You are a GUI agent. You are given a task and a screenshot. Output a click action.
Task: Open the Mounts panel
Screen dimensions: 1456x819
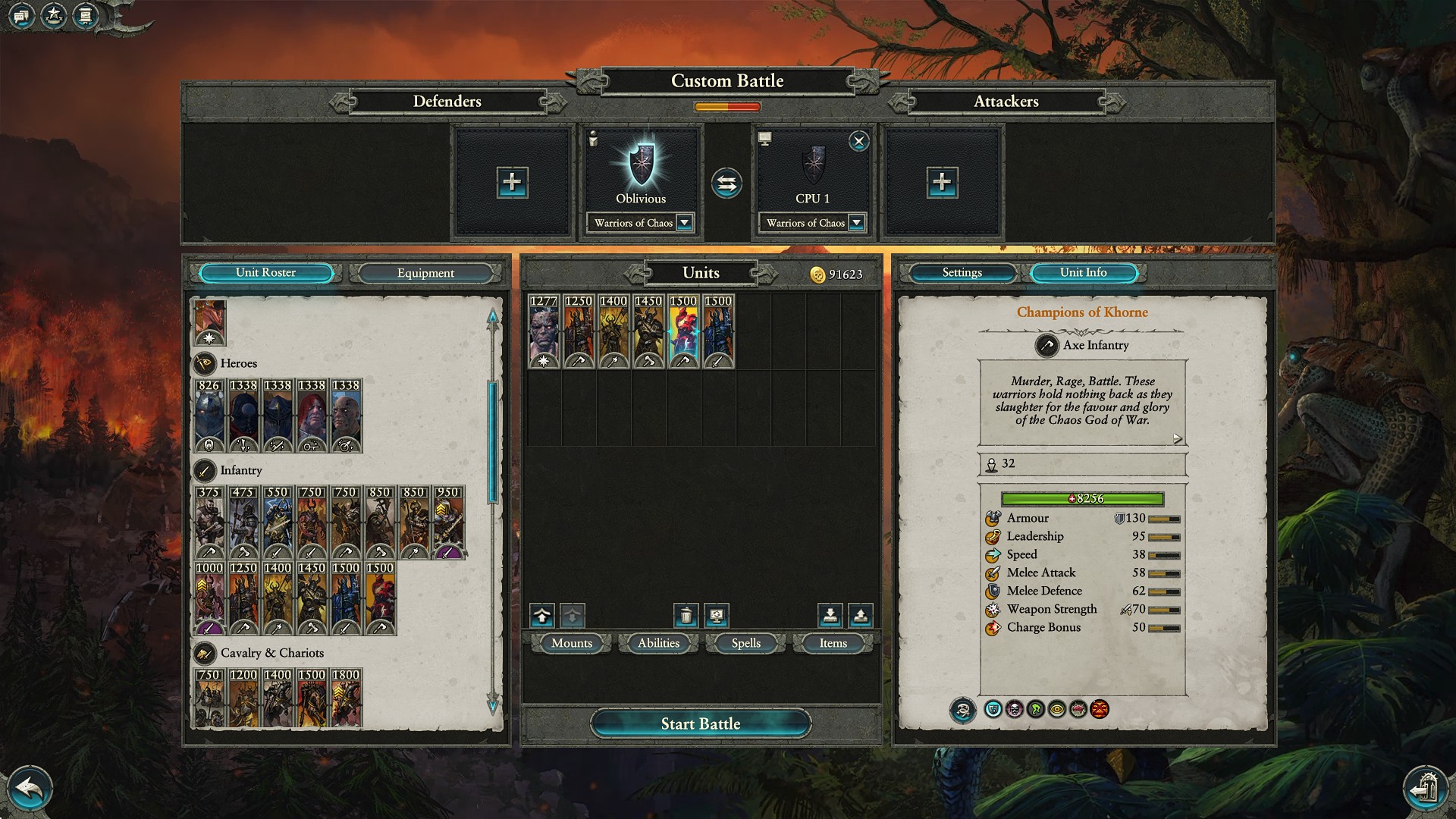pos(571,643)
